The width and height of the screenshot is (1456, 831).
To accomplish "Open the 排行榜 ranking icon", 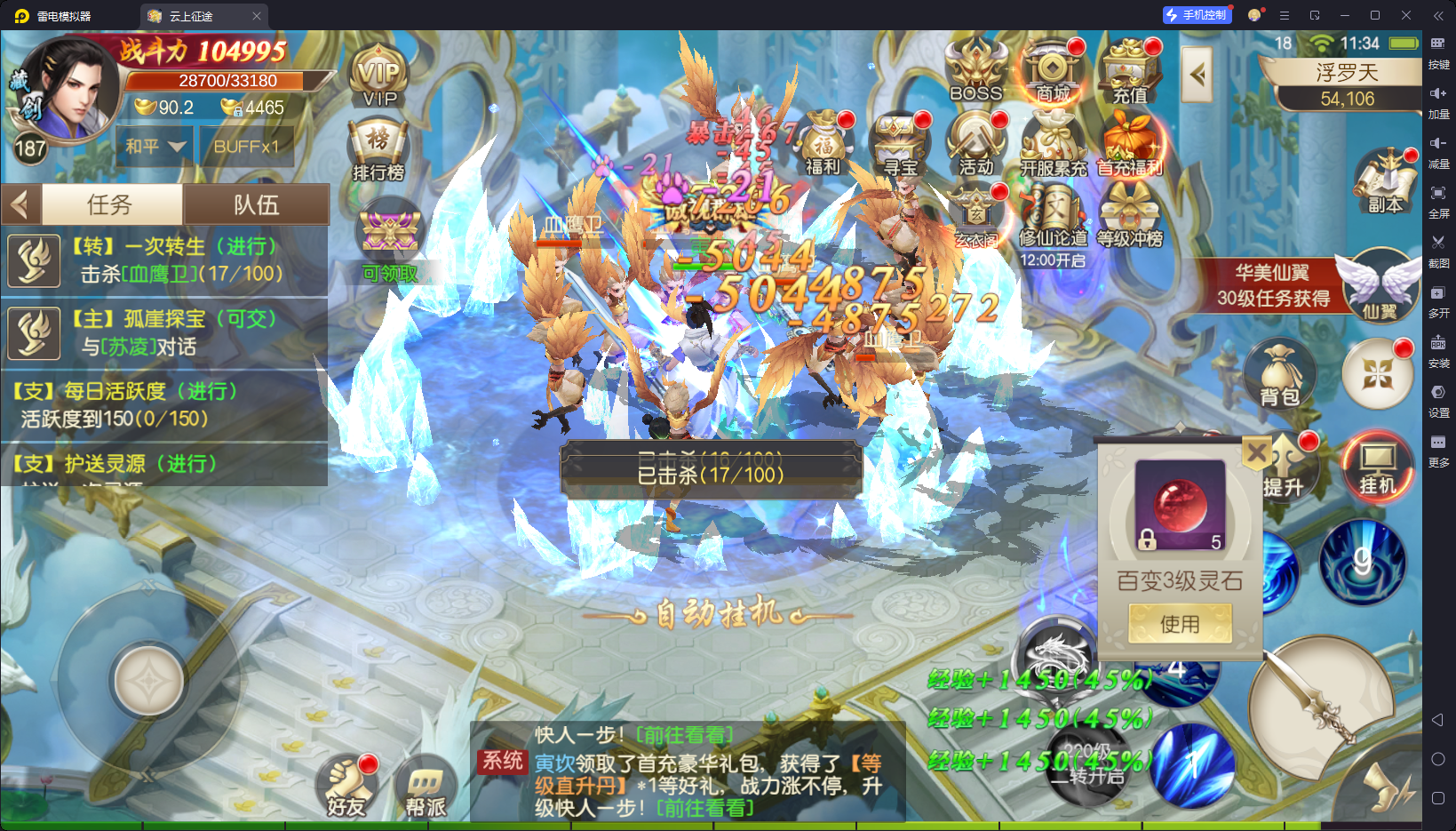I will pos(378,151).
